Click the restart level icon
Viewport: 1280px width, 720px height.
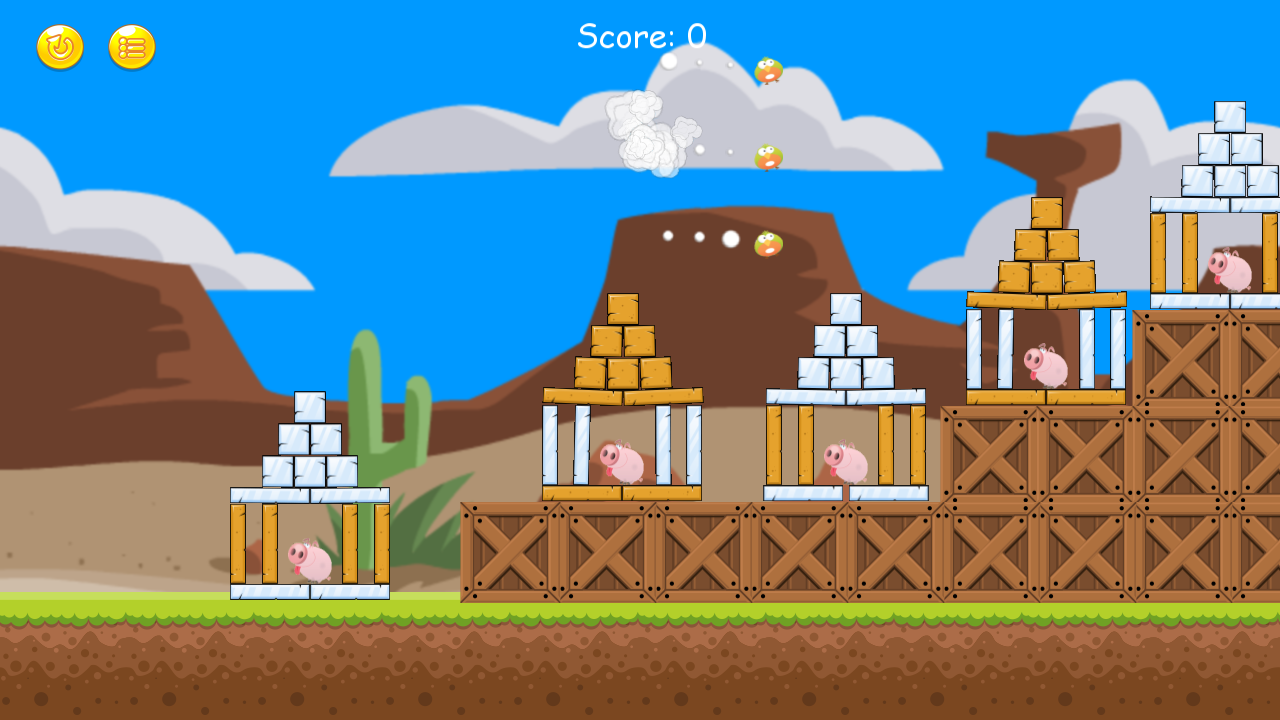click(x=58, y=48)
